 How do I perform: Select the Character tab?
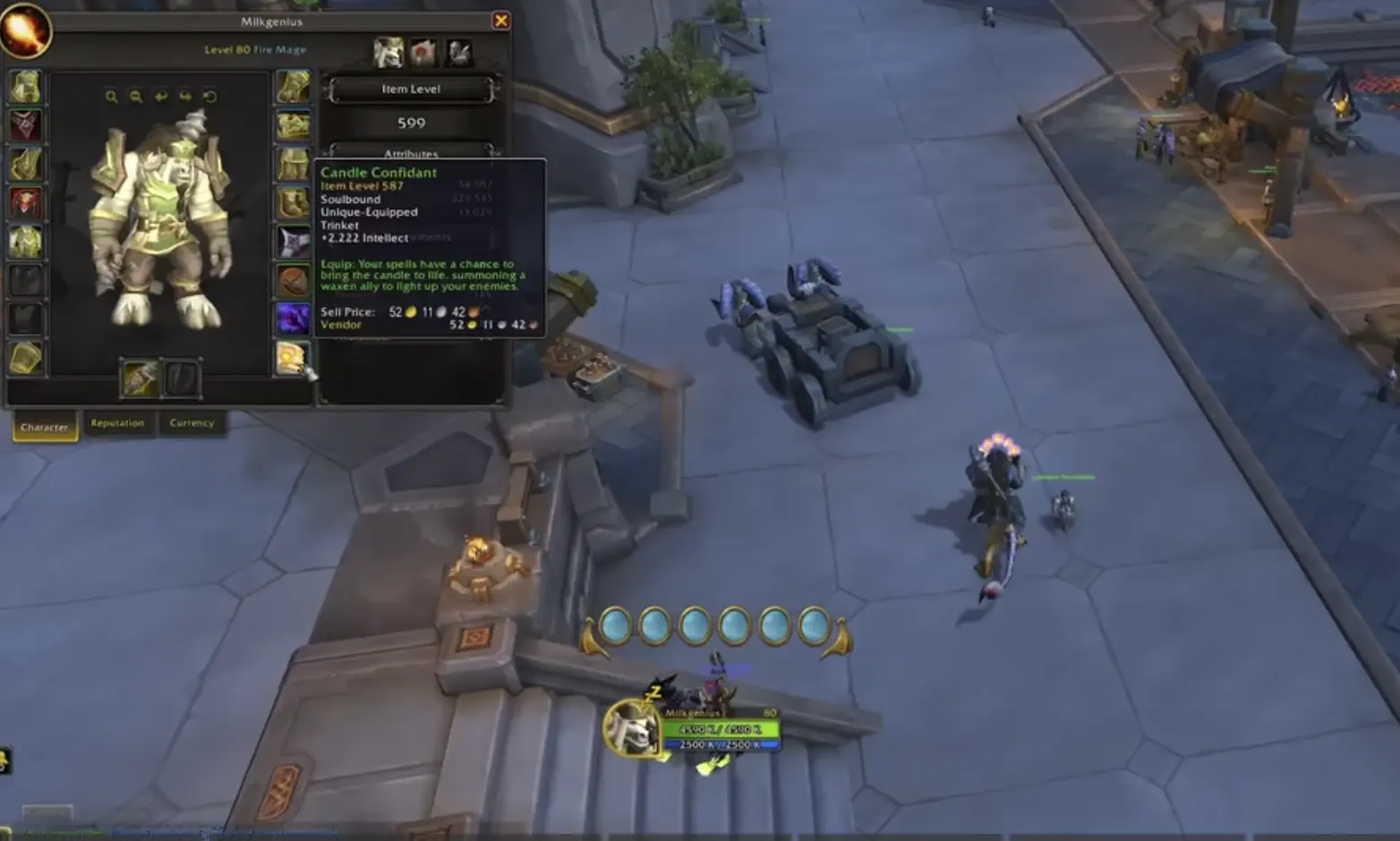[45, 427]
